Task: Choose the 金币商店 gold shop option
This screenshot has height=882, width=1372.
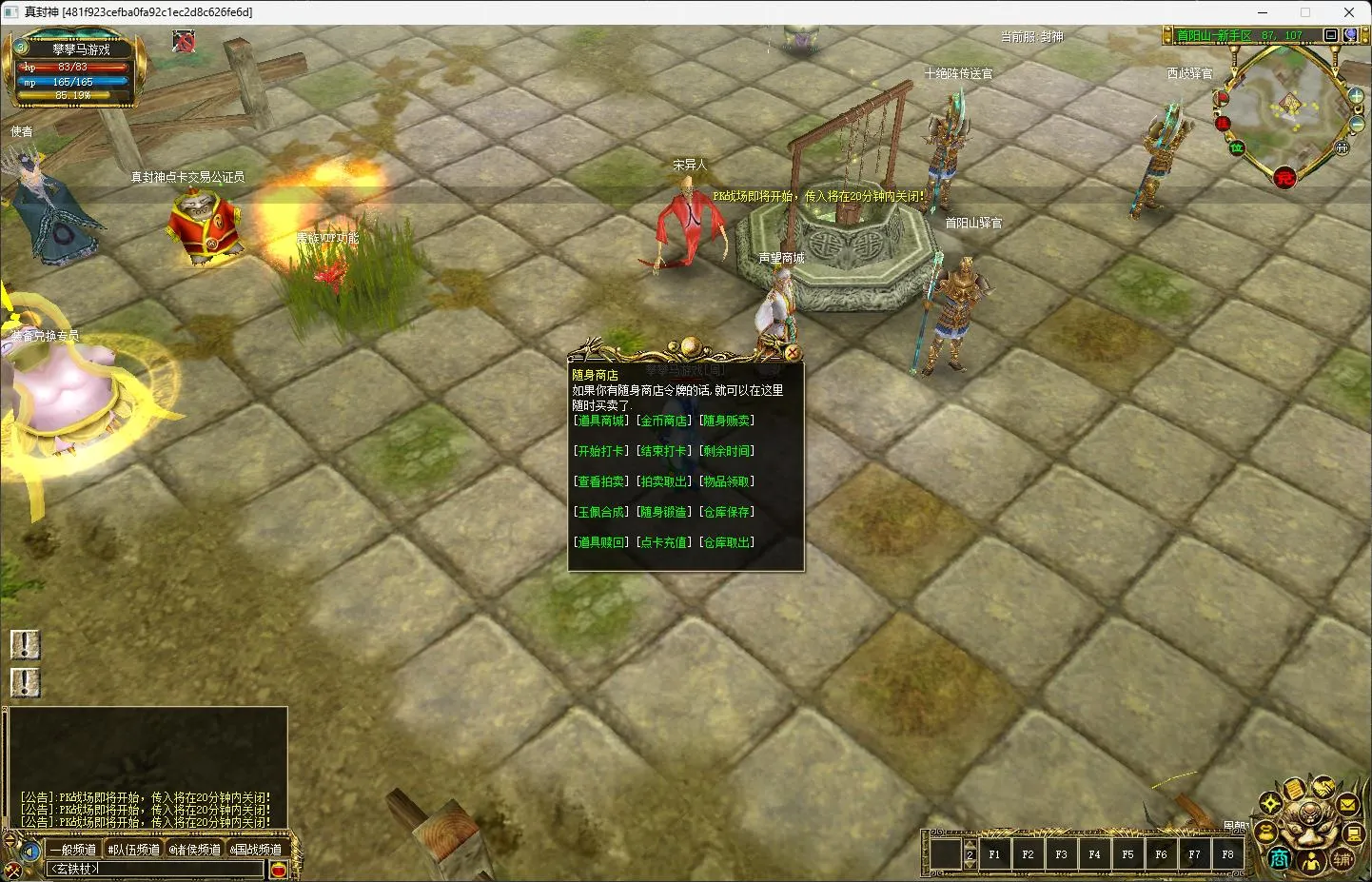Action: click(663, 421)
